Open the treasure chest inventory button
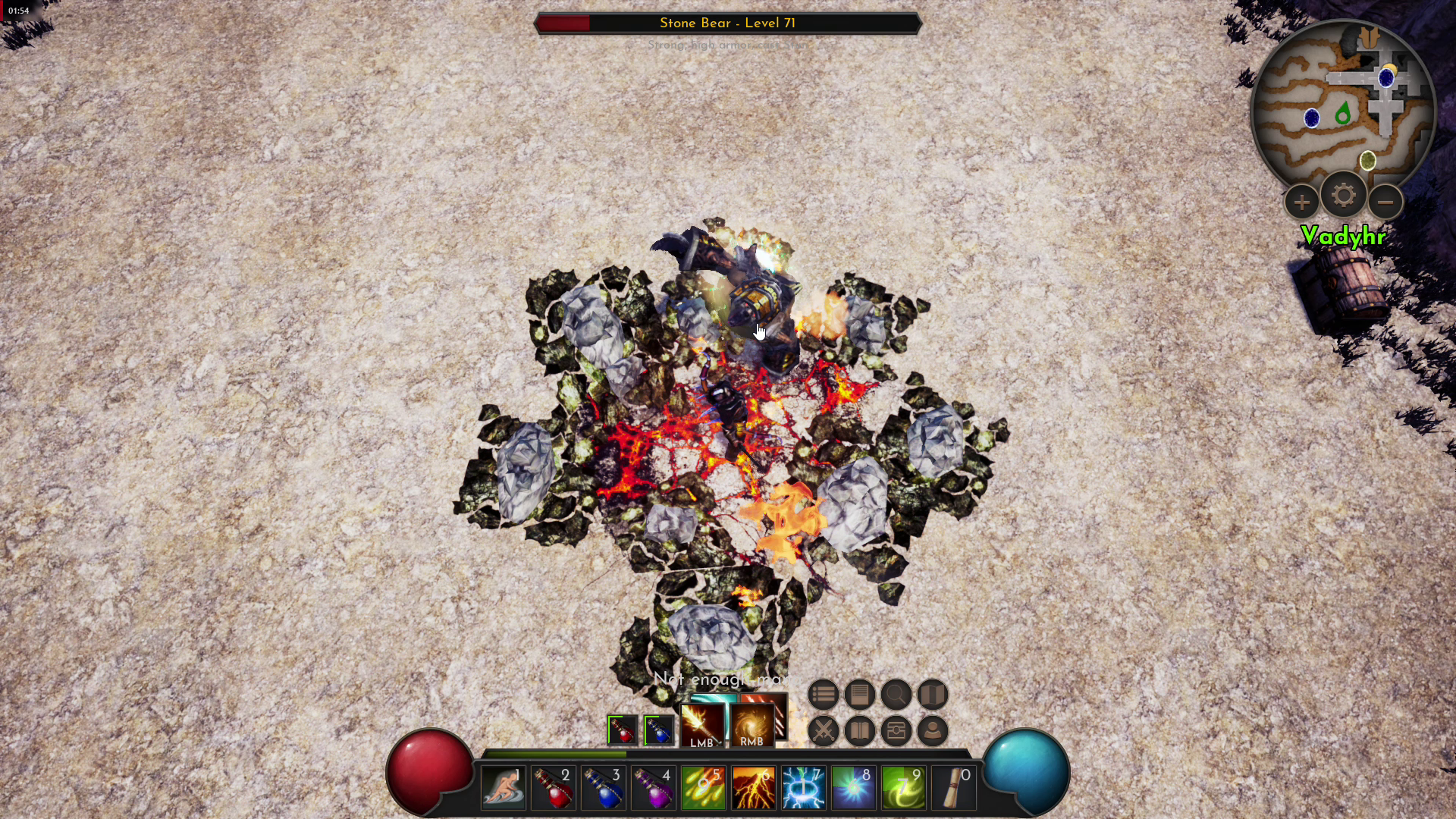The height and width of the screenshot is (819, 1456). click(x=896, y=731)
